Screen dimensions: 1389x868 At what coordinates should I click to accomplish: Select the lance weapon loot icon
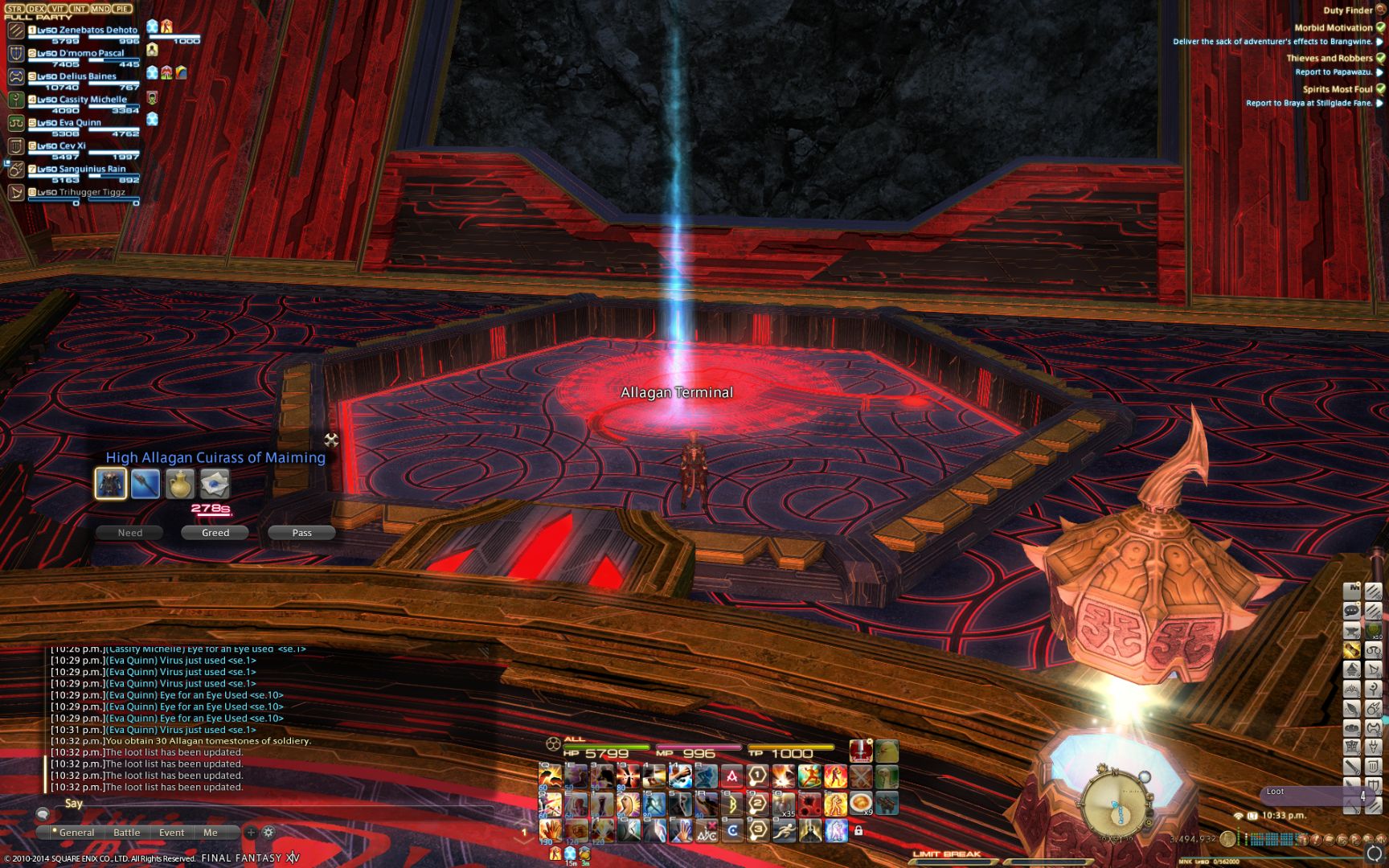pos(145,484)
